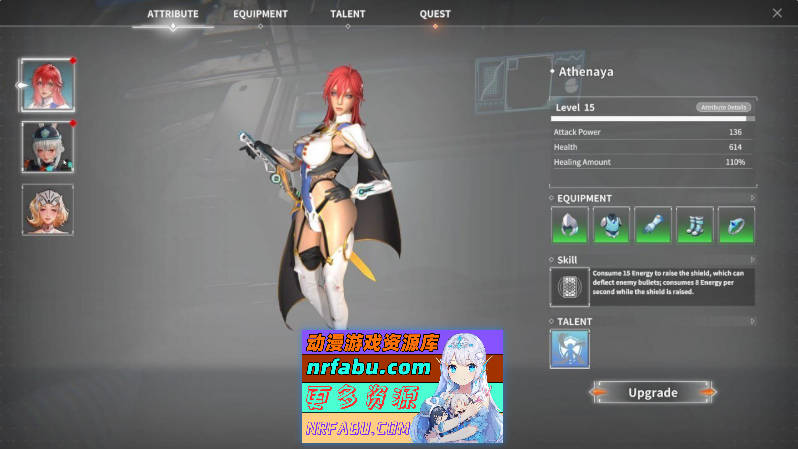The height and width of the screenshot is (449, 798).
Task: Select the blonde character portrait
Action: point(47,210)
